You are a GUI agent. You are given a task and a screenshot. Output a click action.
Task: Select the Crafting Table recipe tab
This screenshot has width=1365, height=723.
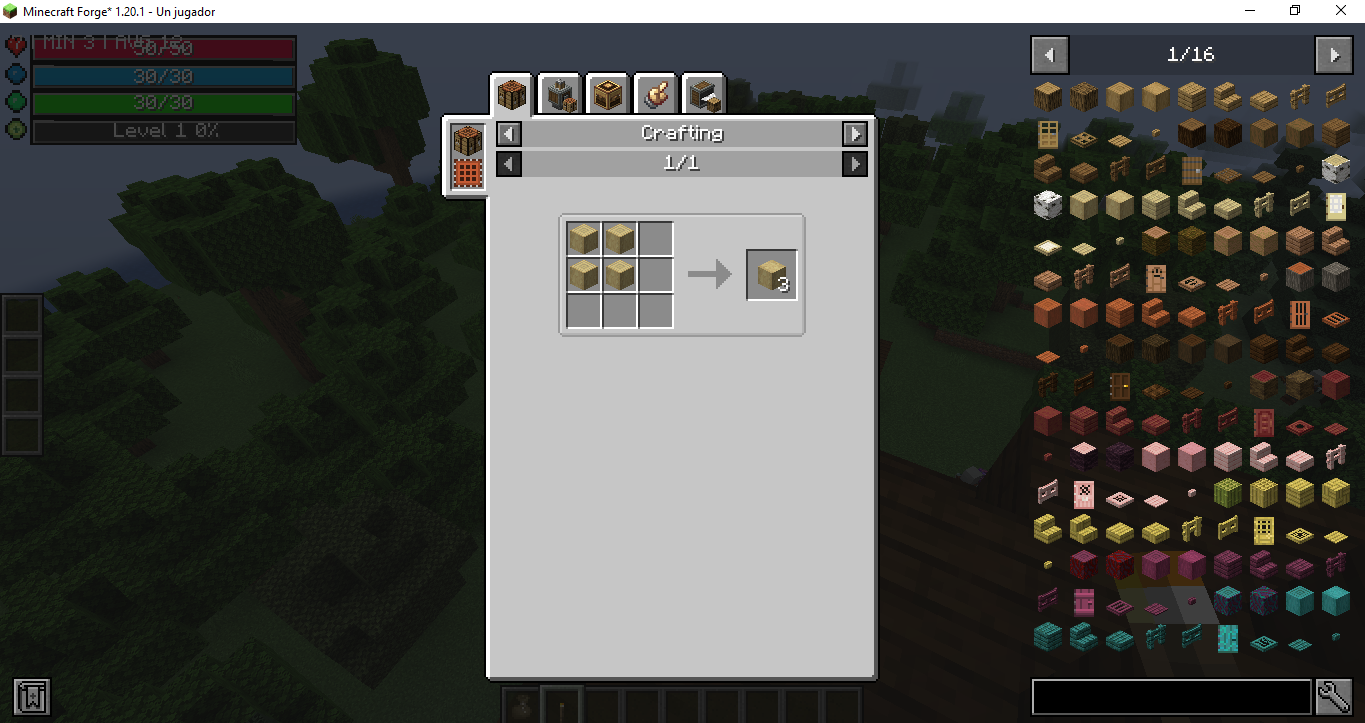tap(511, 93)
